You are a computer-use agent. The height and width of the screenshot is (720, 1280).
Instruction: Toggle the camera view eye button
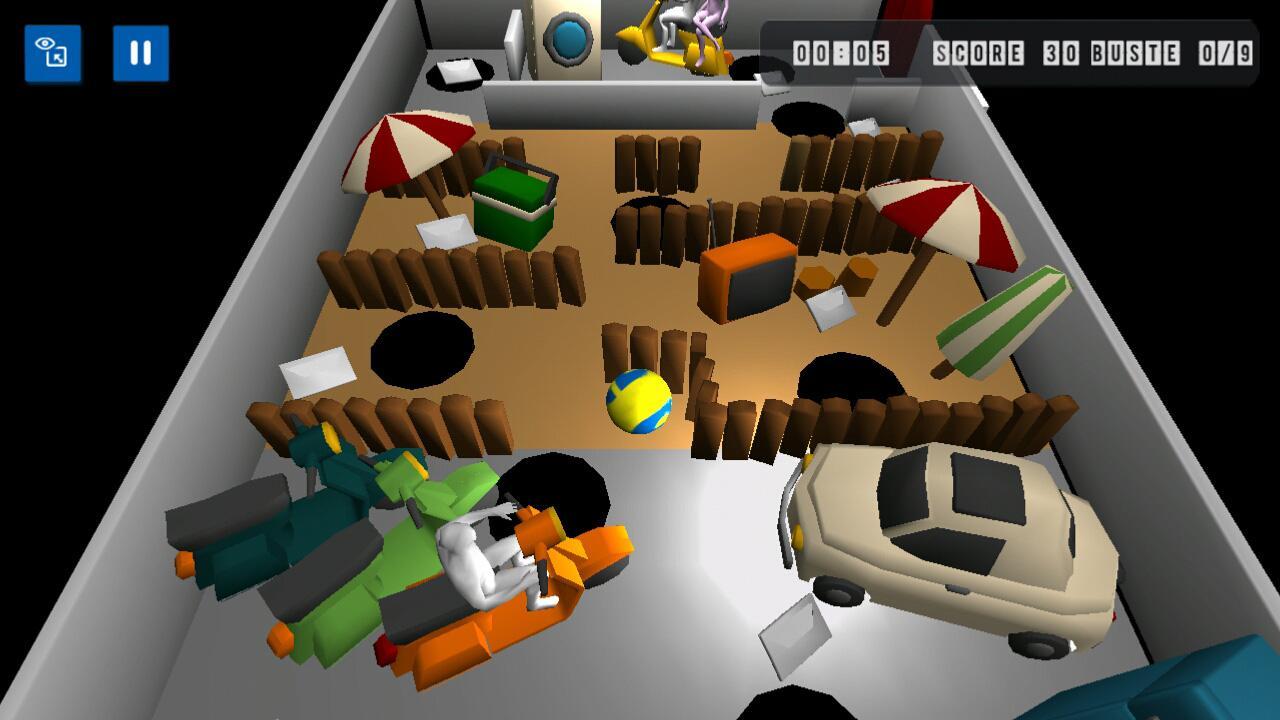53,53
